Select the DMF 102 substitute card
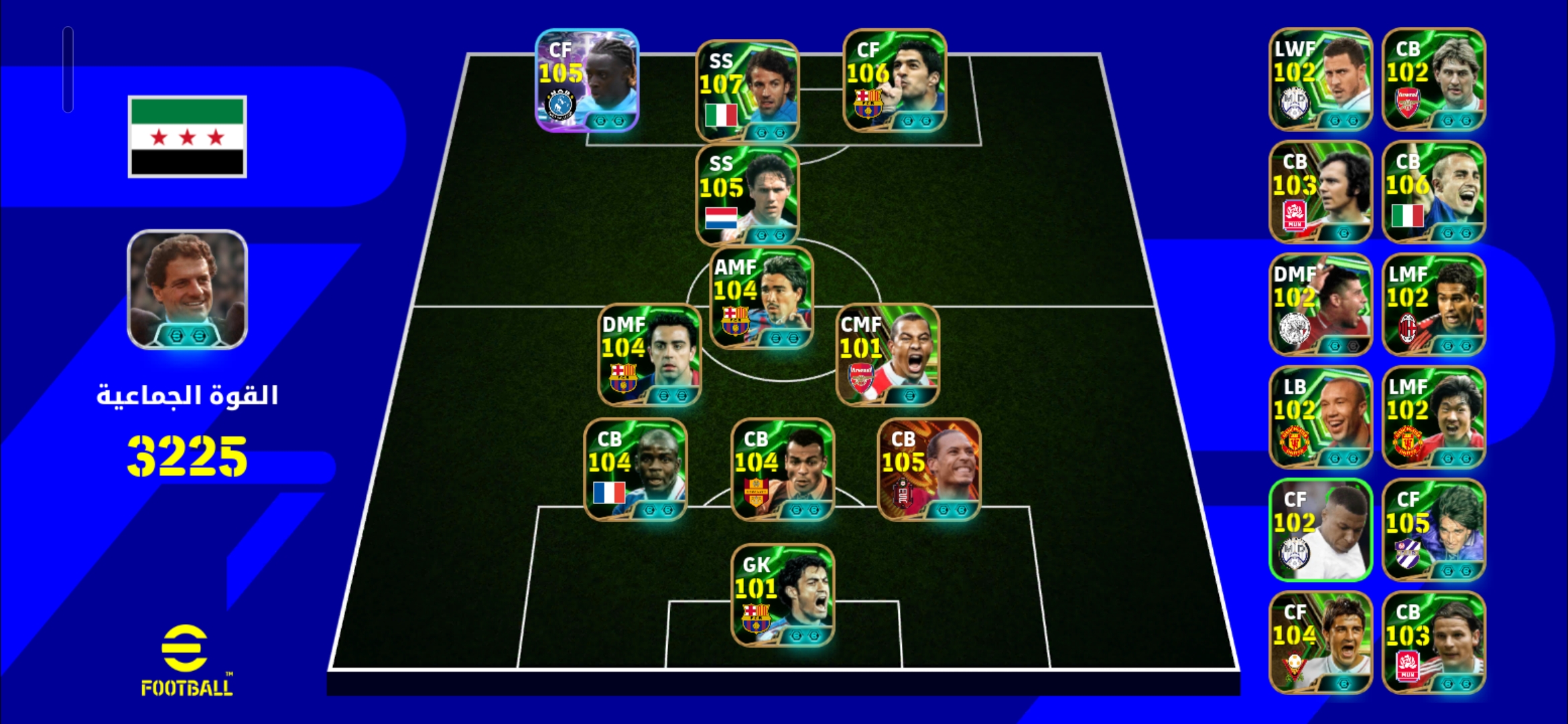 click(1321, 304)
